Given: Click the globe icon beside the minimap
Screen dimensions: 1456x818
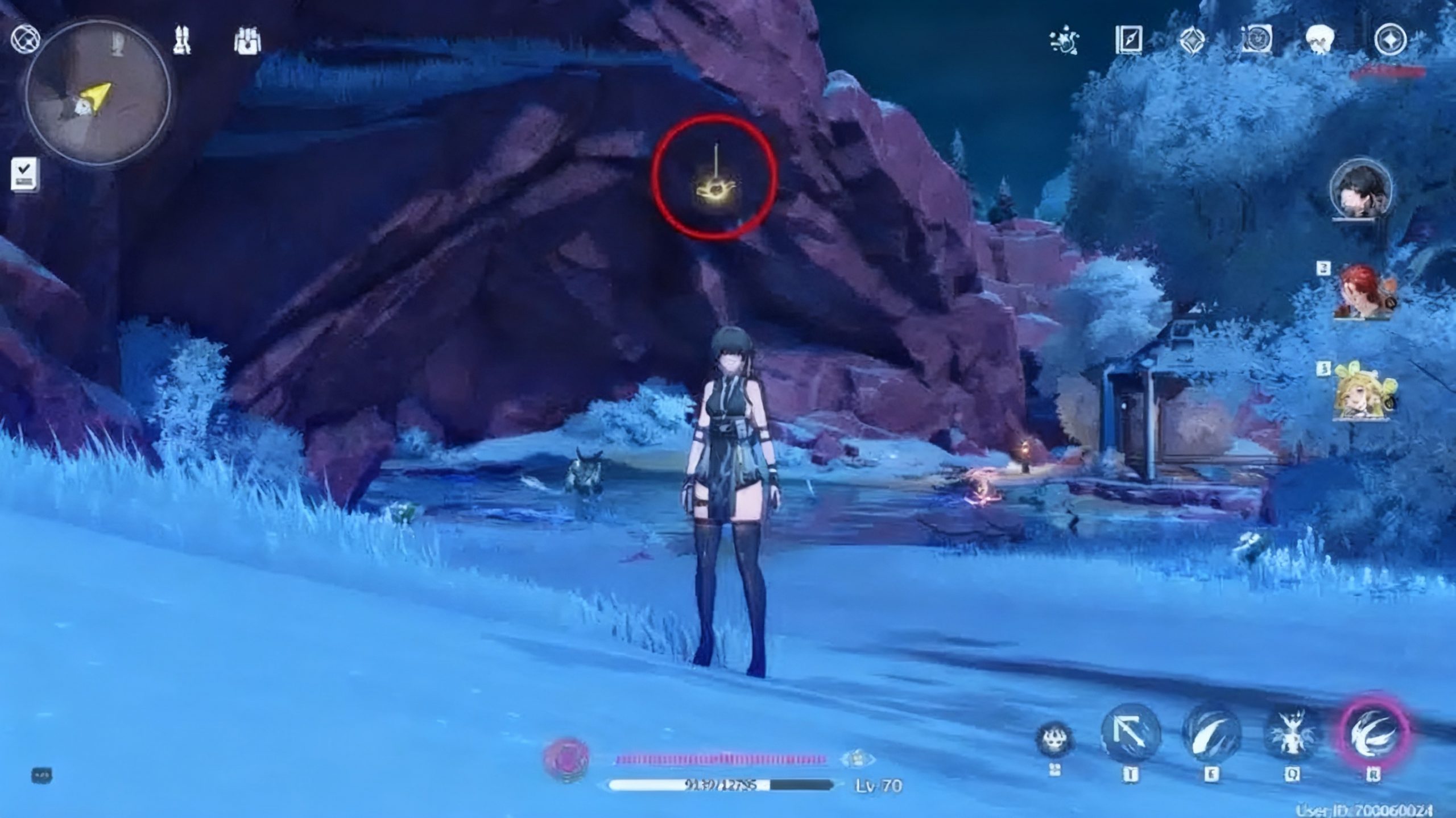Looking at the screenshot, I should pyautogui.click(x=26, y=39).
